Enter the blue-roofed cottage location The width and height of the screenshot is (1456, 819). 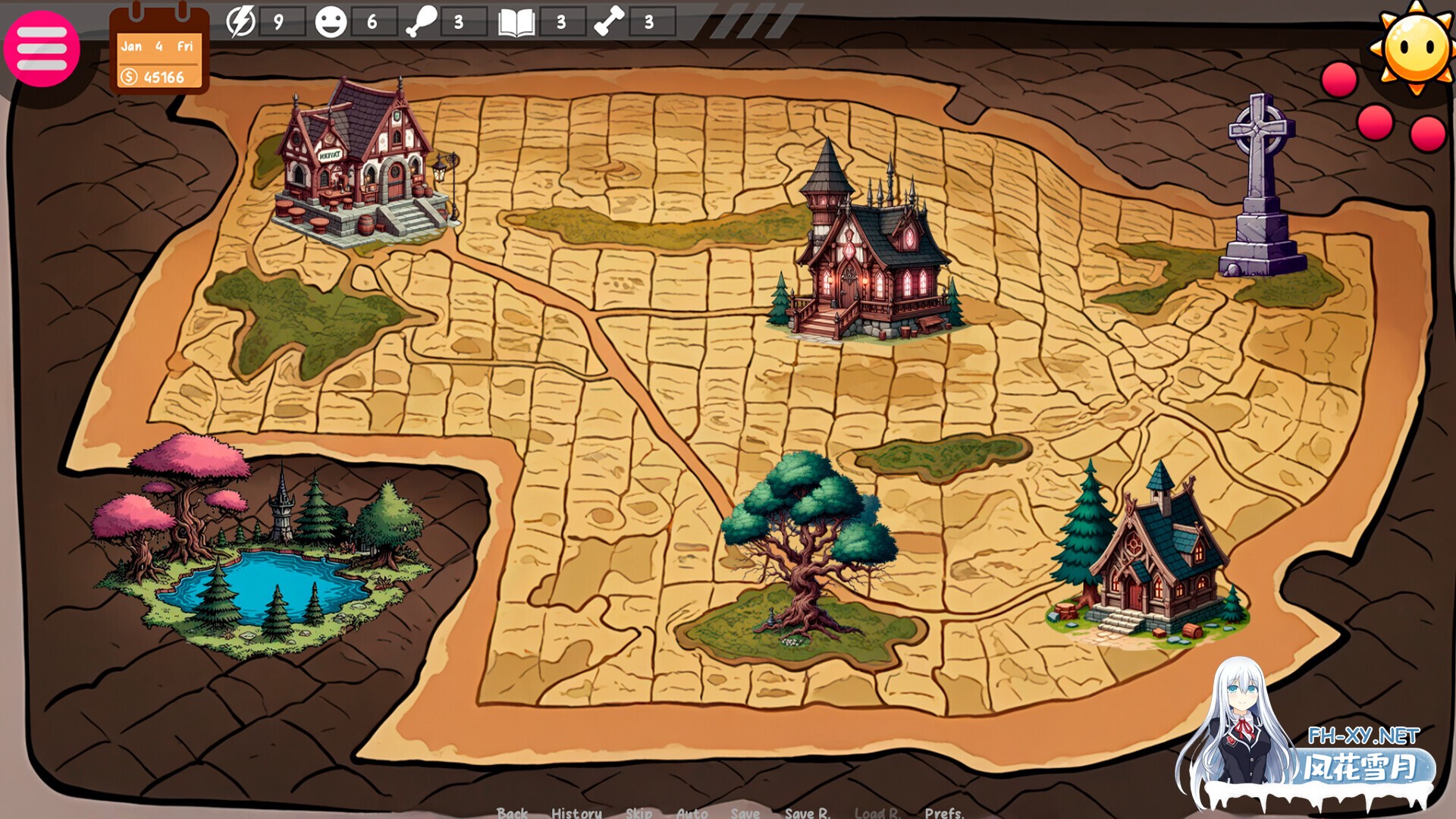pos(1149,561)
